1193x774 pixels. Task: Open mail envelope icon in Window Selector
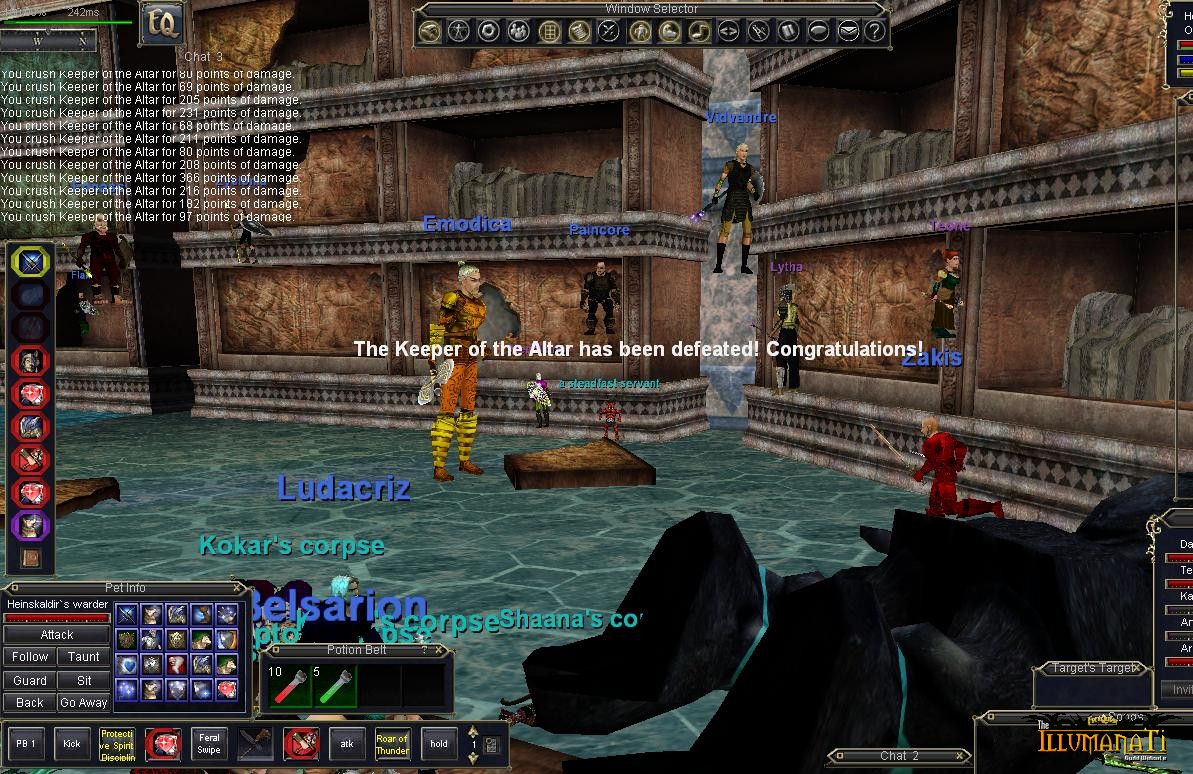[x=848, y=31]
